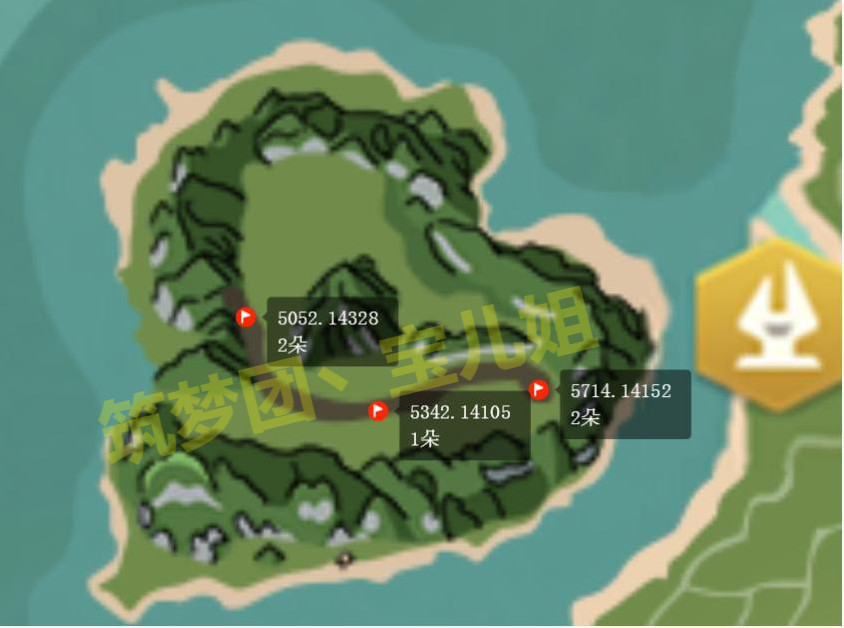Screen dimensions: 844x628
Task: Open the golden hexagon tower map icon
Action: point(771,322)
